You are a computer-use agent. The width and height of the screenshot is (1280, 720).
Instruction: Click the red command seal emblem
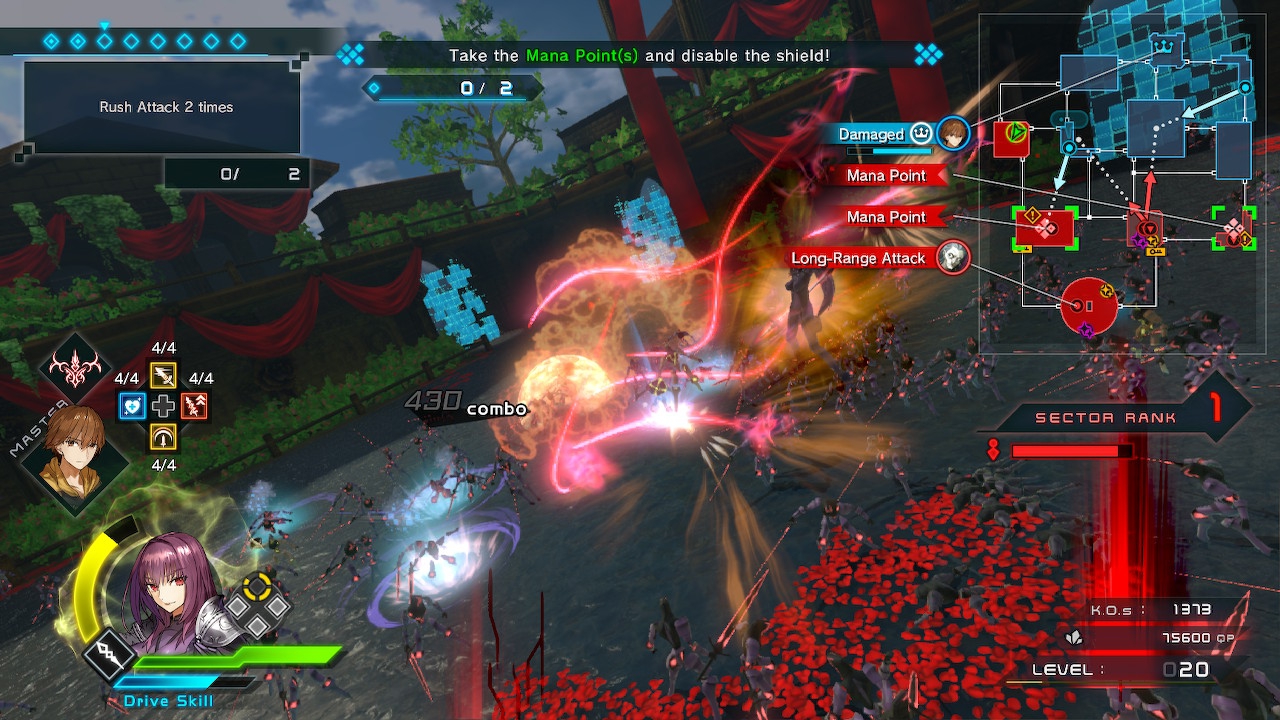pos(76,369)
